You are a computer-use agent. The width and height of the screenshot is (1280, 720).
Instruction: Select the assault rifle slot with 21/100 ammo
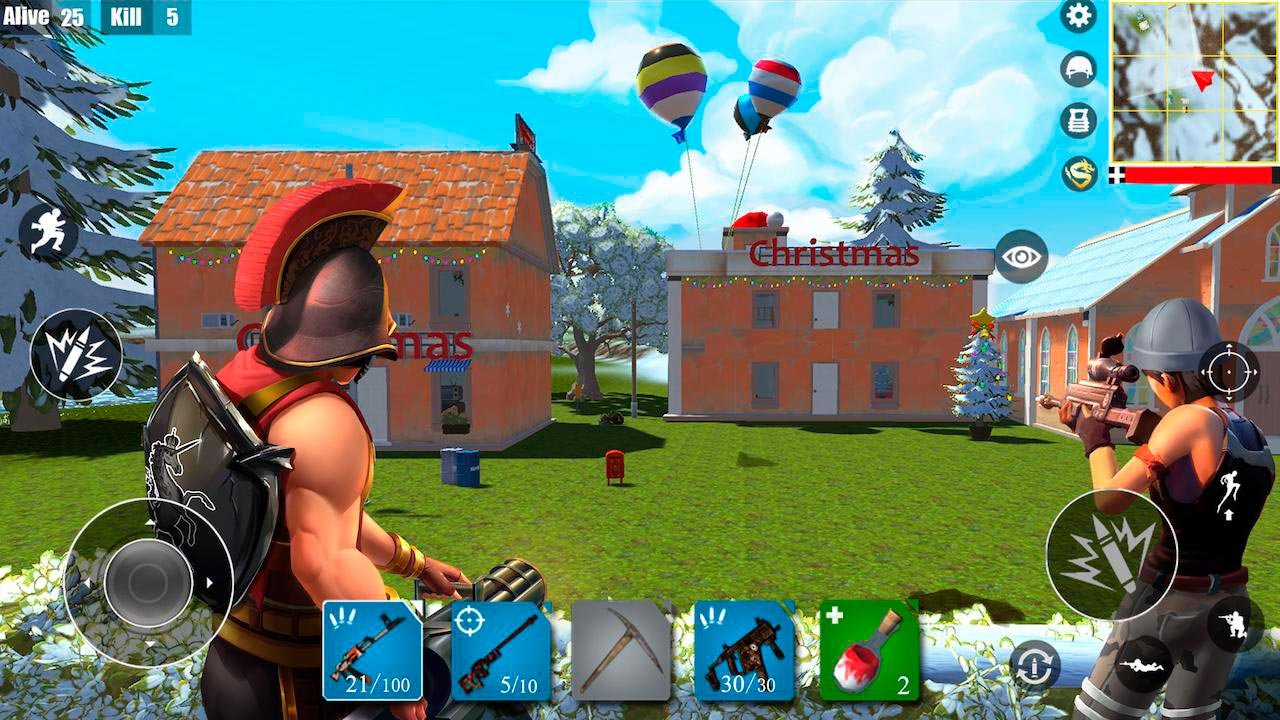372,650
